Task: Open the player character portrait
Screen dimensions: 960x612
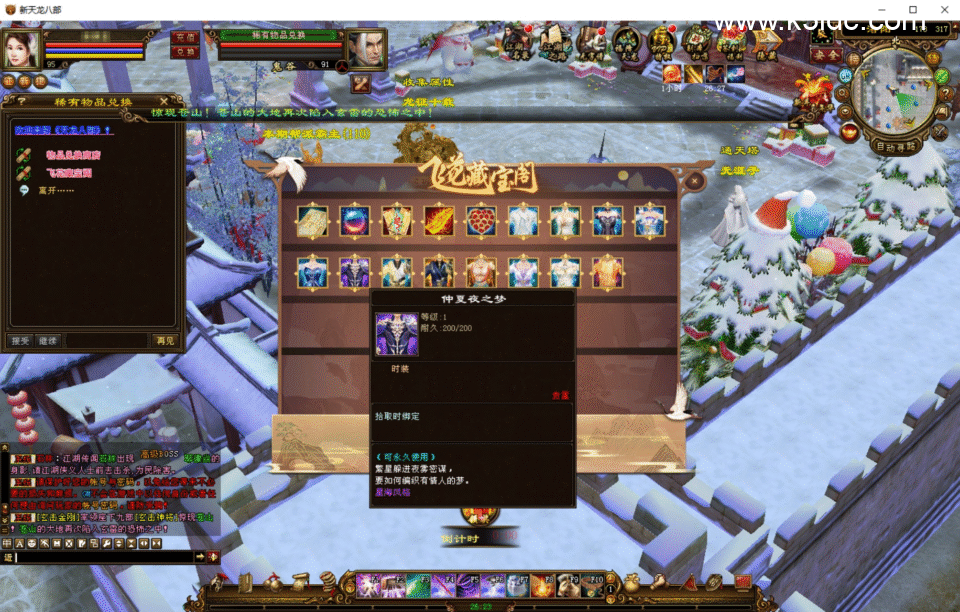Action: click(20, 48)
